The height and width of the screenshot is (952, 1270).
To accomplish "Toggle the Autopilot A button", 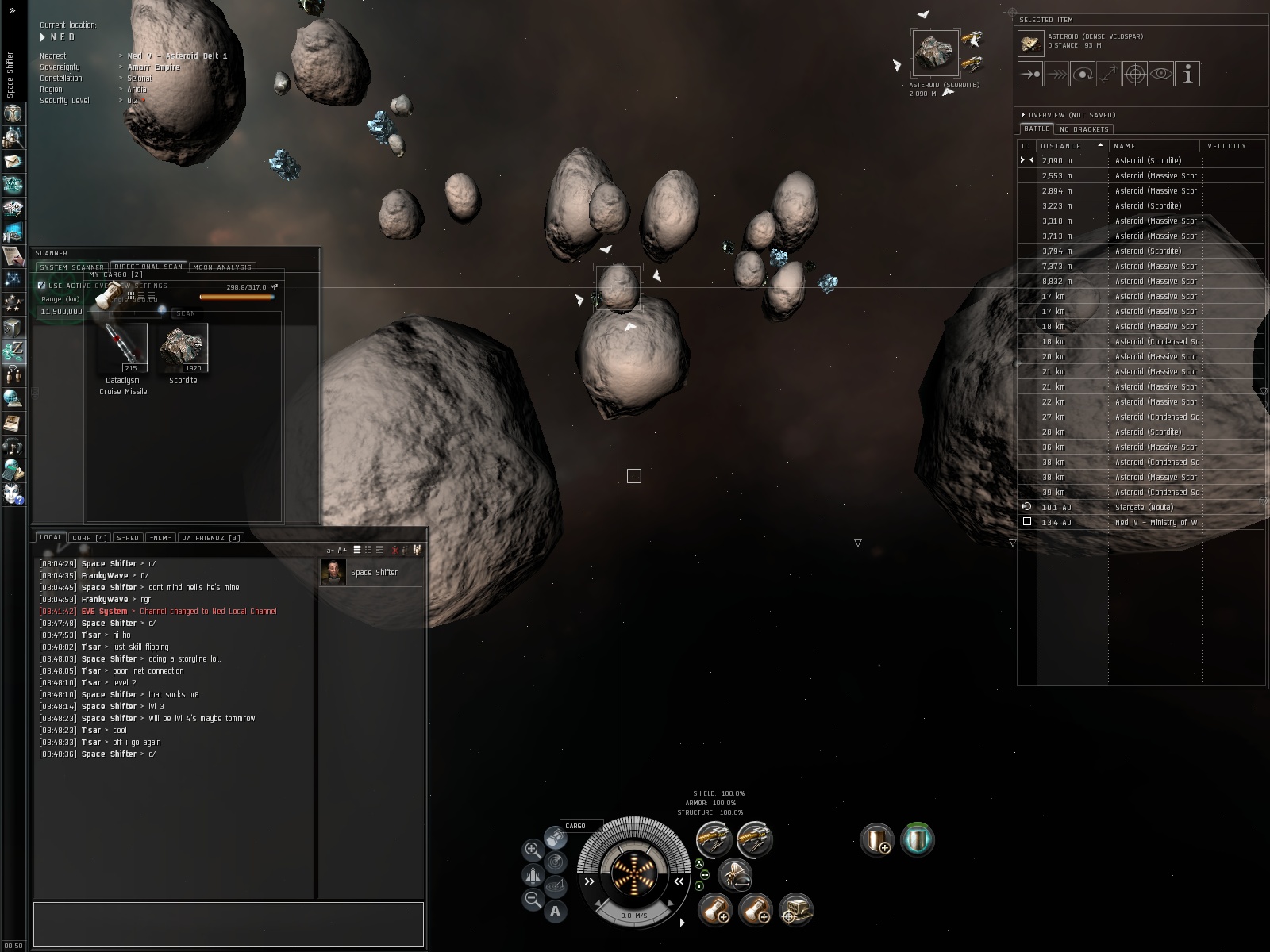I will tap(555, 911).
